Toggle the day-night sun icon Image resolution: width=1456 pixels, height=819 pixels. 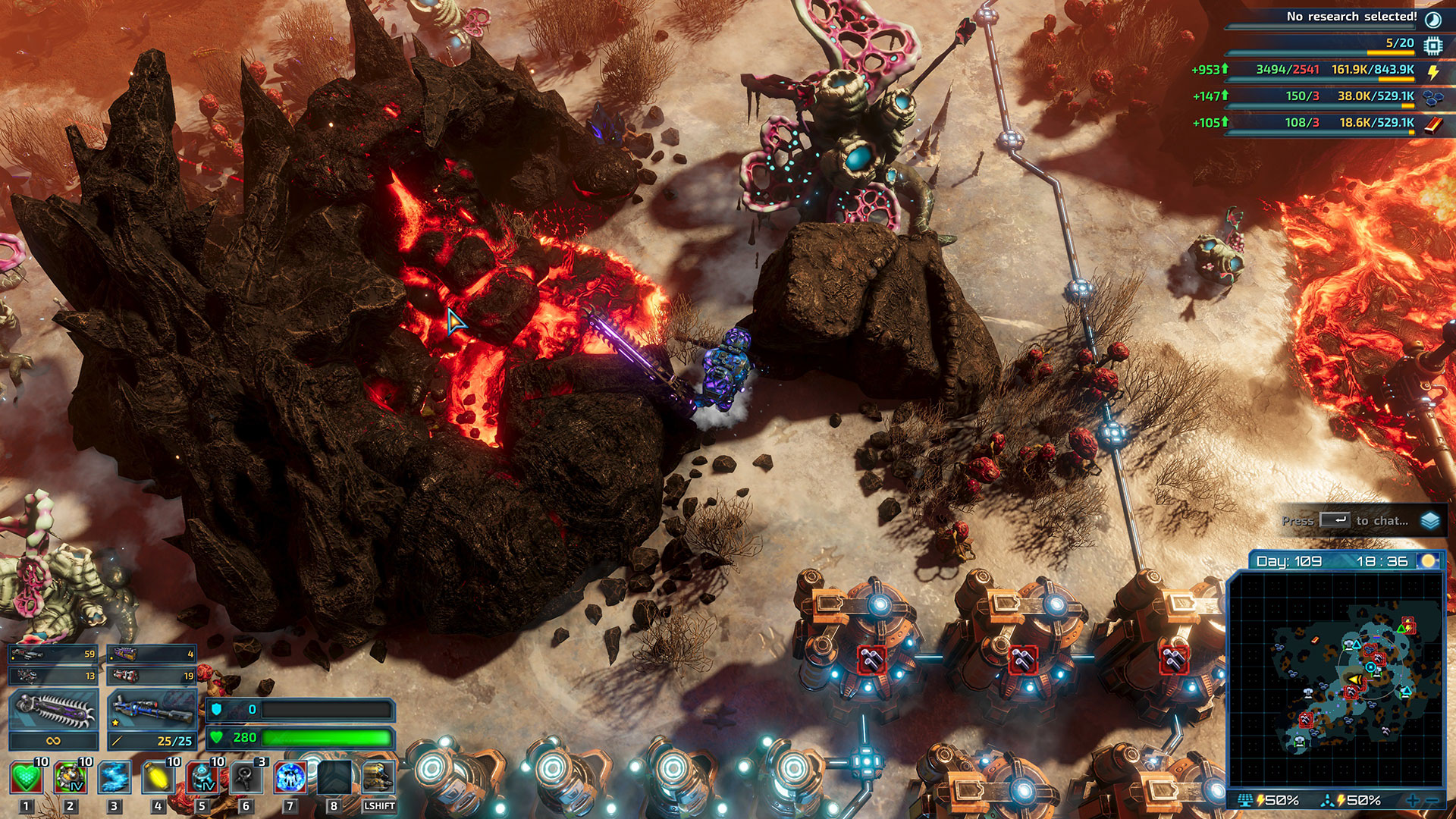[x=1429, y=561]
